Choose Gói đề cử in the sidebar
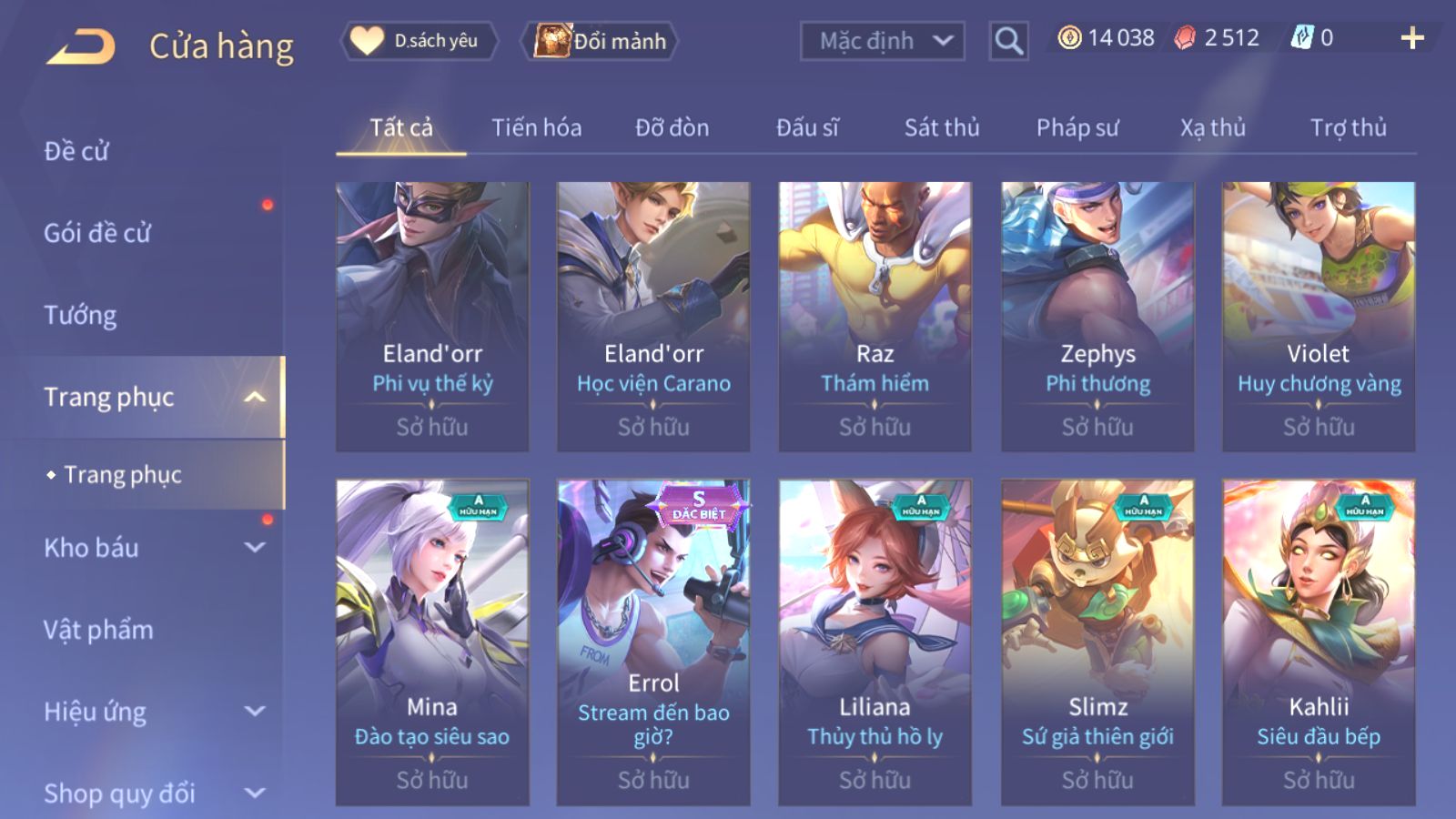The width and height of the screenshot is (1456, 819). pyautogui.click(x=97, y=233)
